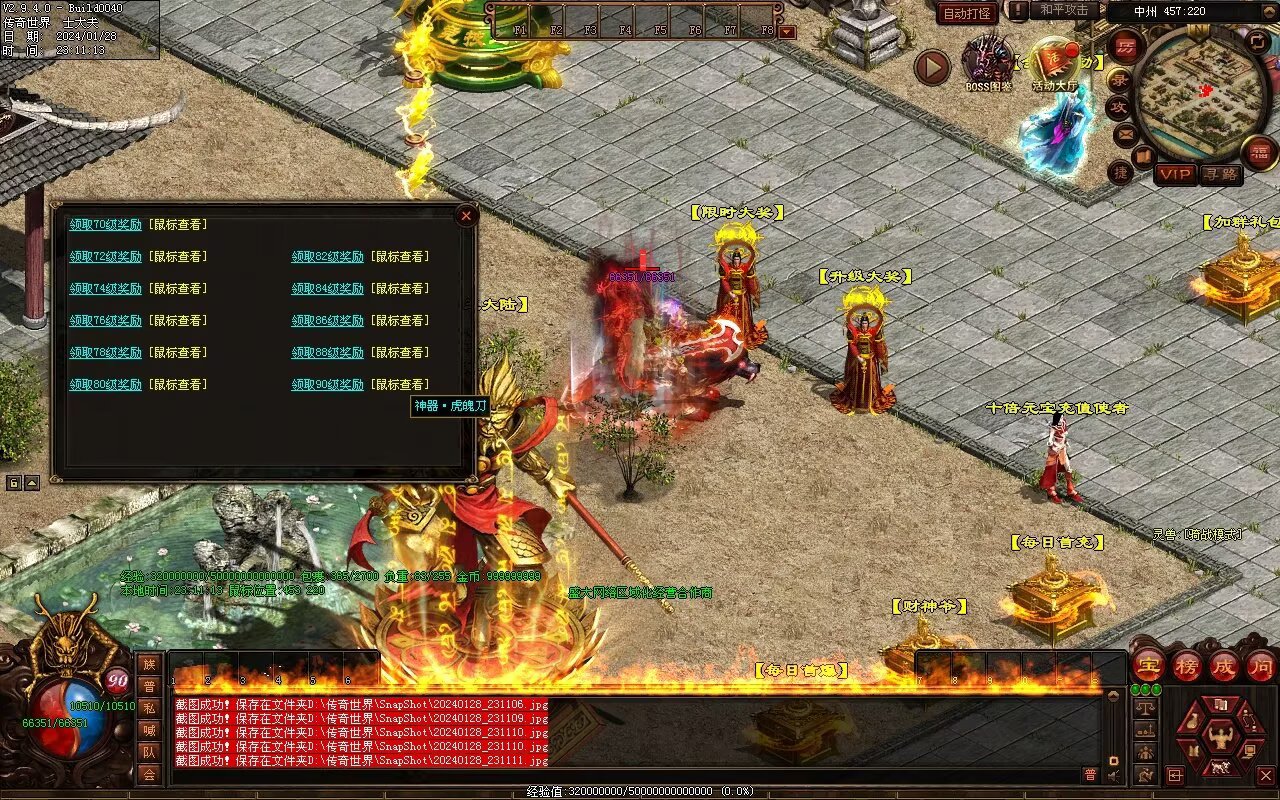The width and height of the screenshot is (1280, 800).
Task: Close the level reward panel
Action: pyautogui.click(x=466, y=215)
